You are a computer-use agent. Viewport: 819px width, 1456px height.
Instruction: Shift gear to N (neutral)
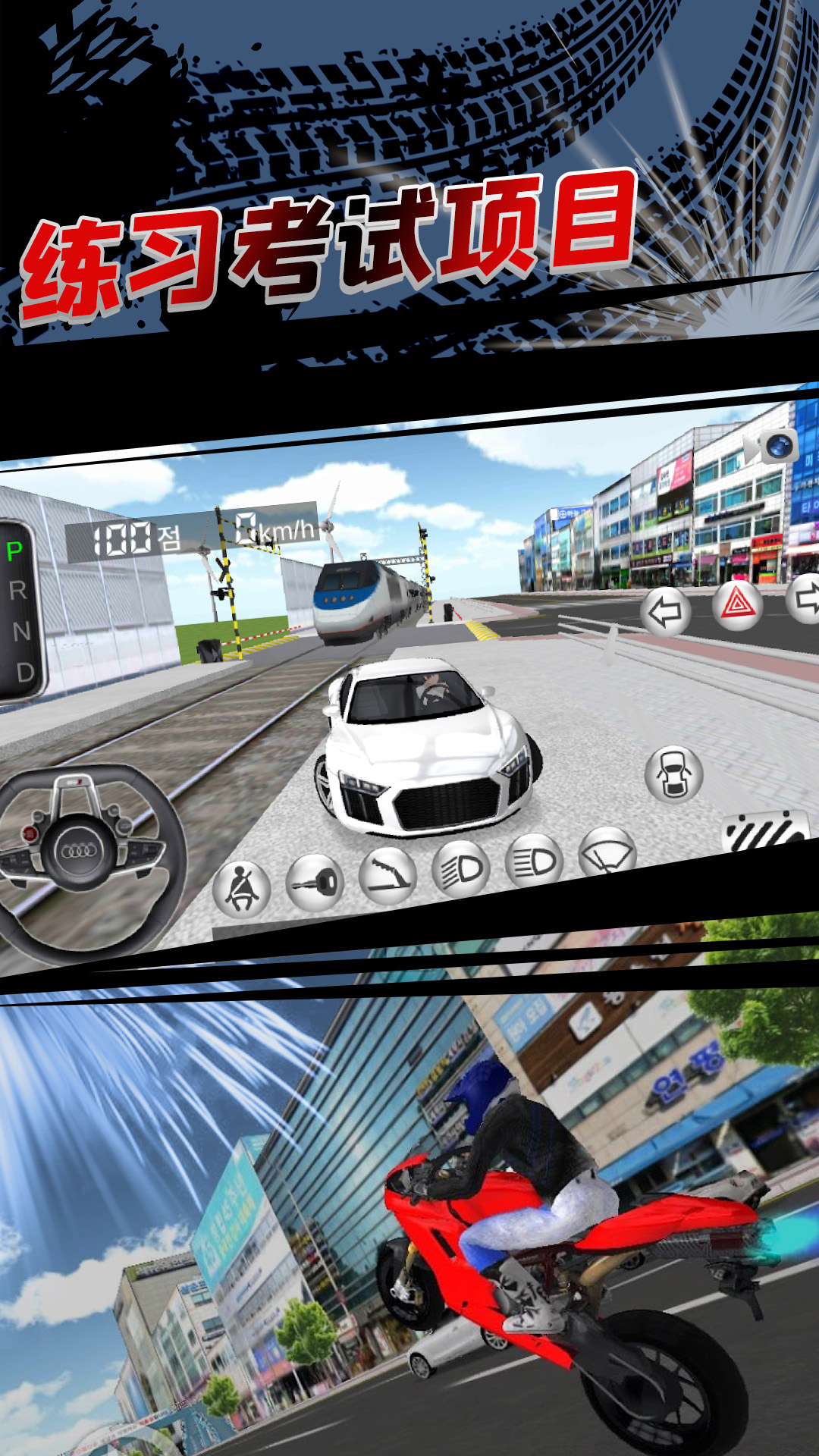[20, 630]
